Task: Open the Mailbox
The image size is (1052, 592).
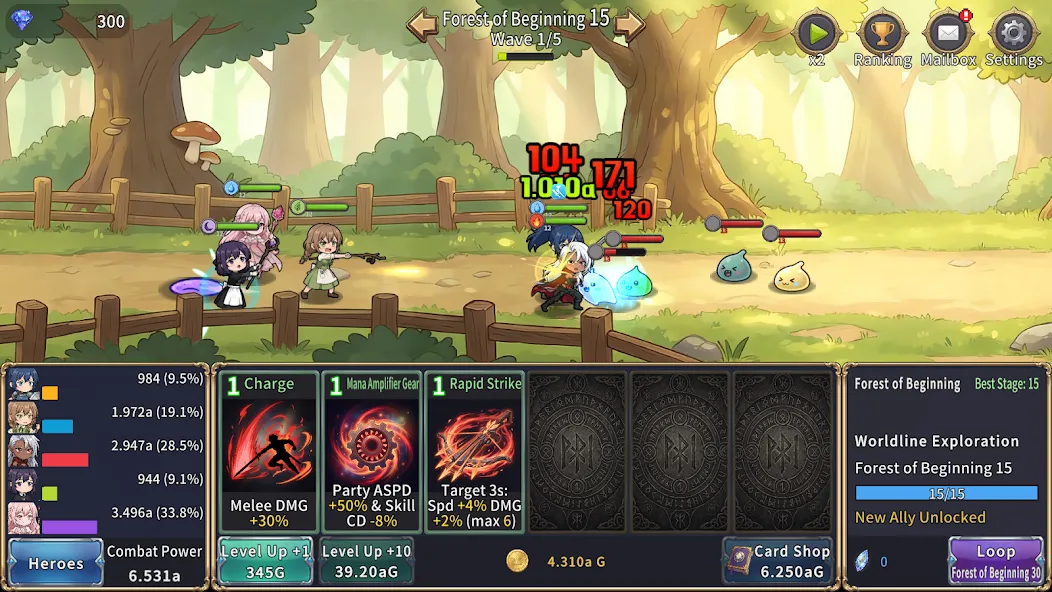Action: point(948,36)
